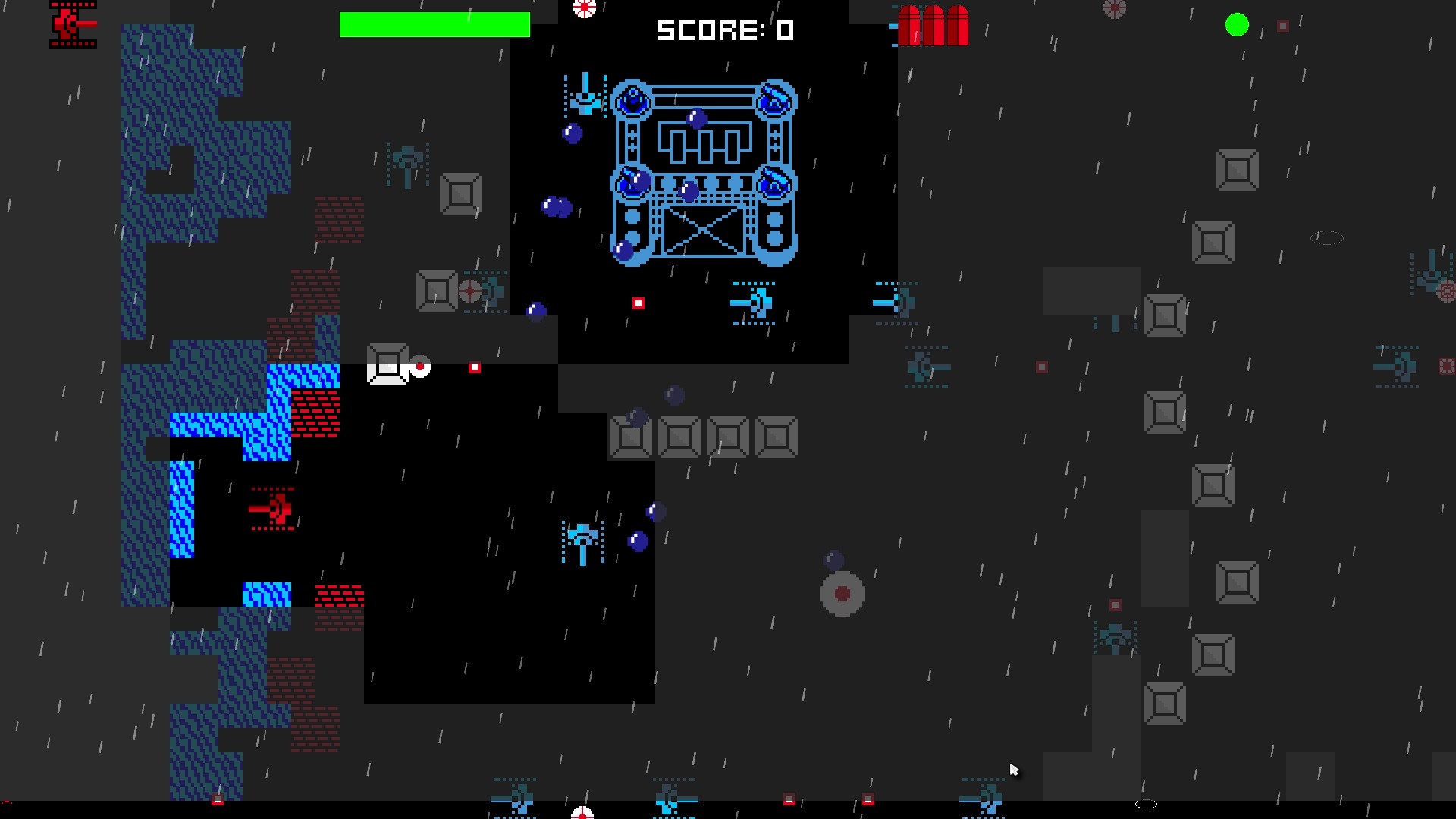1456x819 pixels.
Task: Click the SCORE: 0 text
Action: tap(724, 30)
